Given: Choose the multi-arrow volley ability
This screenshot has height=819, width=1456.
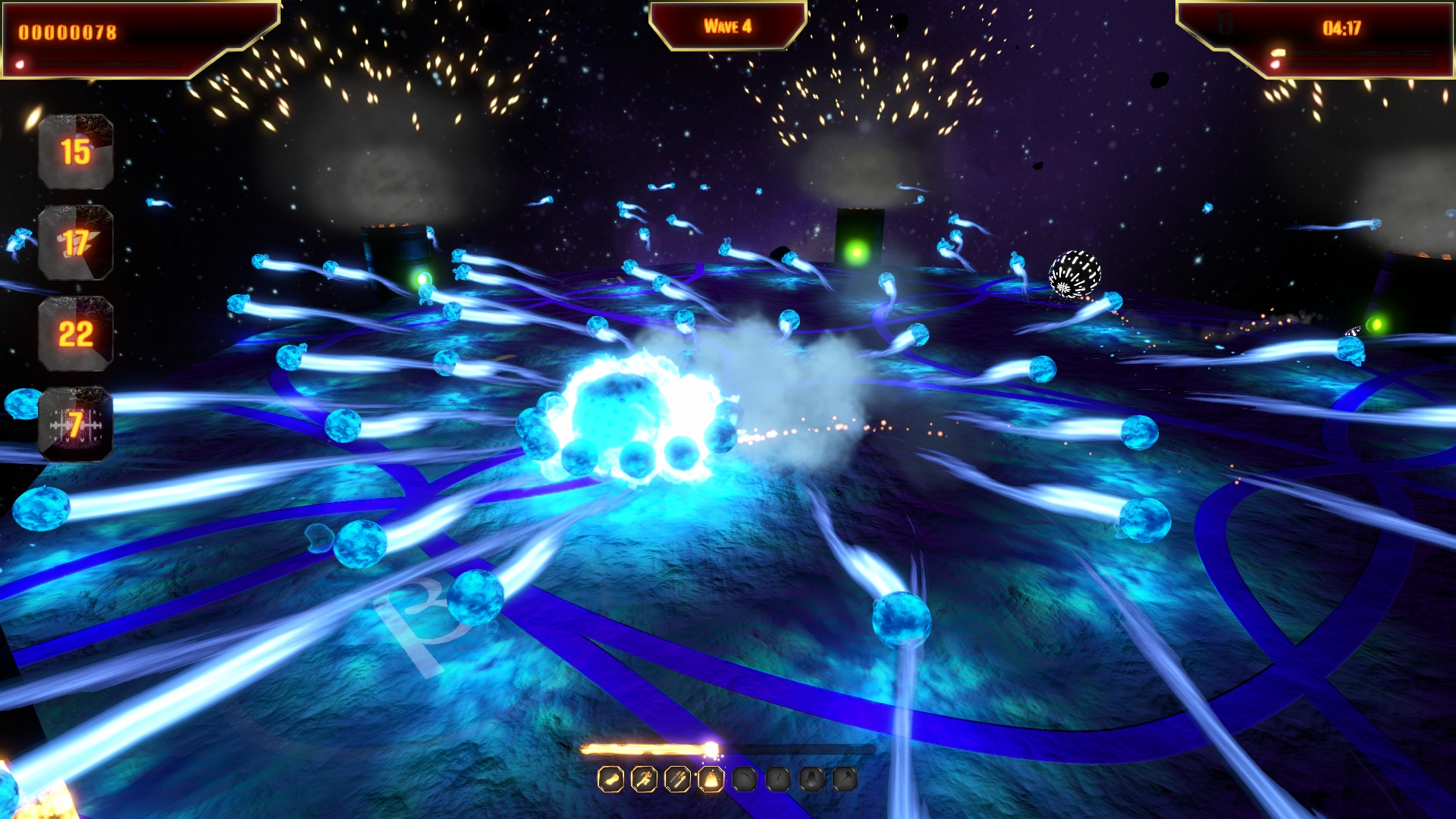Looking at the screenshot, I should (677, 779).
